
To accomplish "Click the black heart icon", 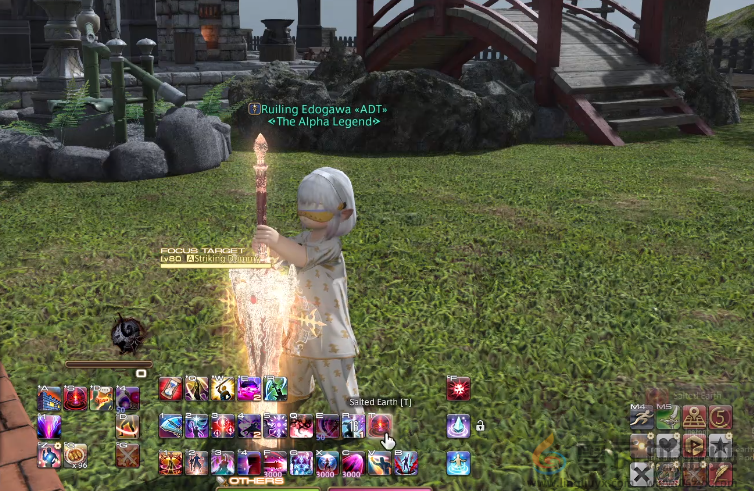I will coord(668,444).
